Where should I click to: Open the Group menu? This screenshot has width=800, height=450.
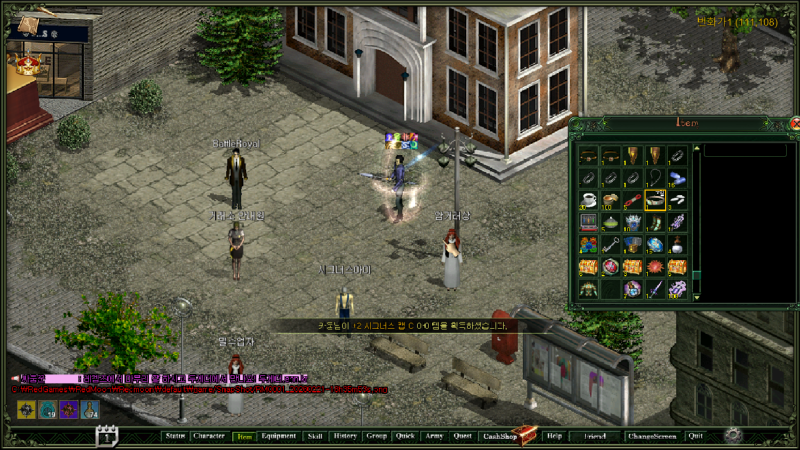click(x=376, y=436)
